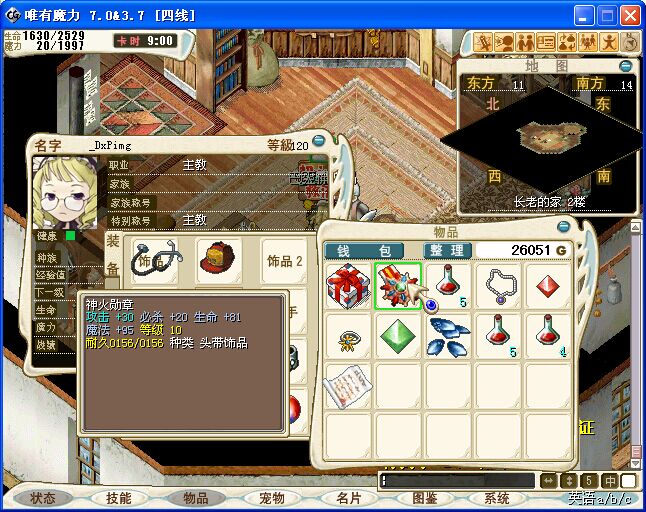Click the 整理 sort inventory button
646x512 pixels.
click(x=445, y=250)
